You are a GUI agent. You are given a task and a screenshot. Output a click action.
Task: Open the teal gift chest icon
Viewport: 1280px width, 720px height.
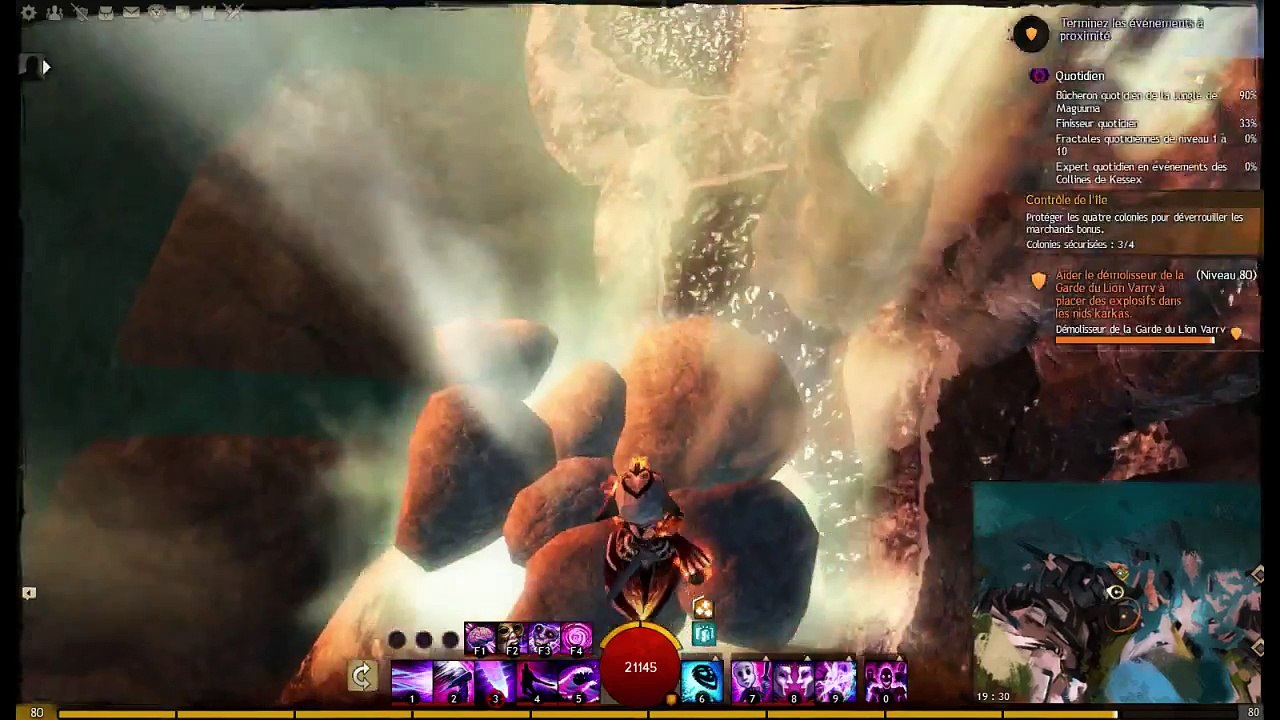click(704, 633)
